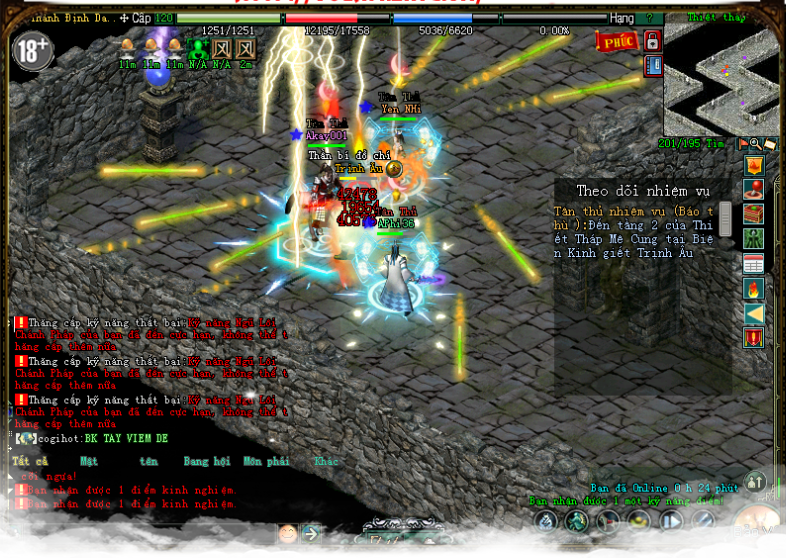Click the minimap
This screenshot has width=786, height=558.
point(722,78)
